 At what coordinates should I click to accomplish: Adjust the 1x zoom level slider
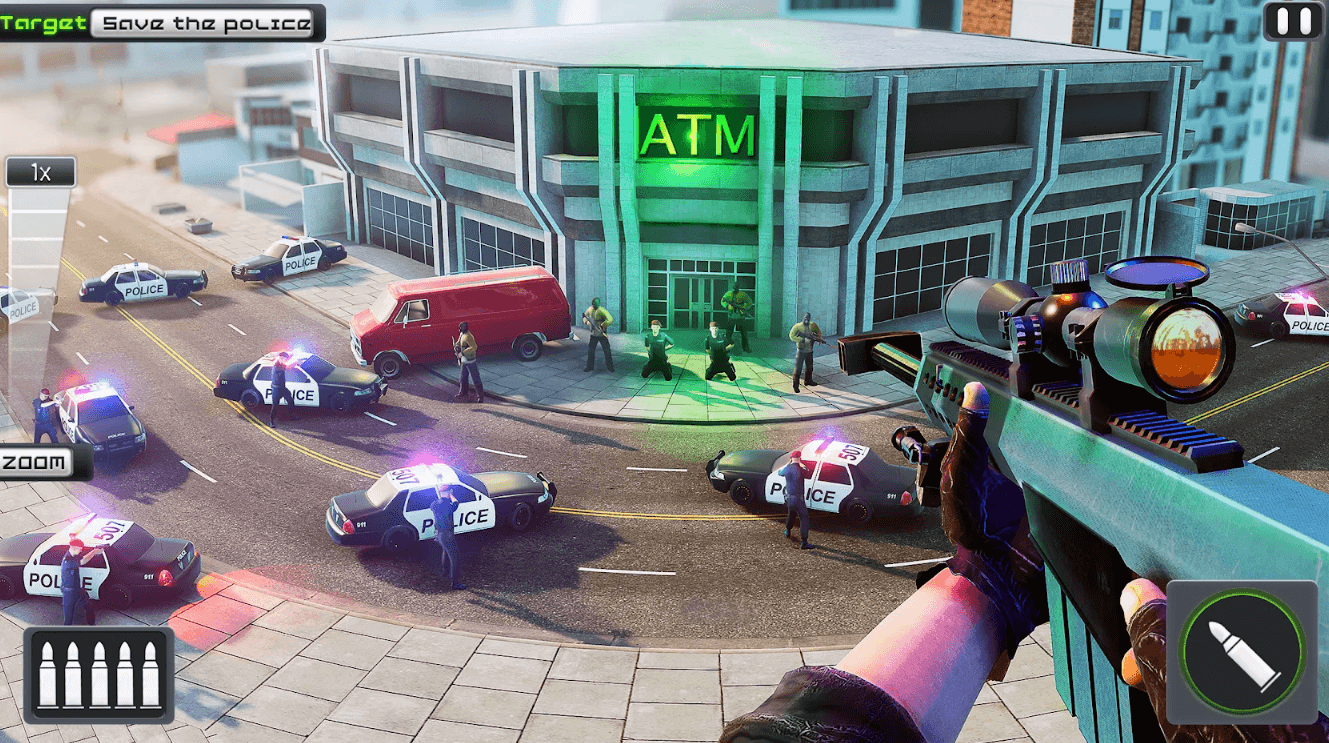[x=40, y=173]
